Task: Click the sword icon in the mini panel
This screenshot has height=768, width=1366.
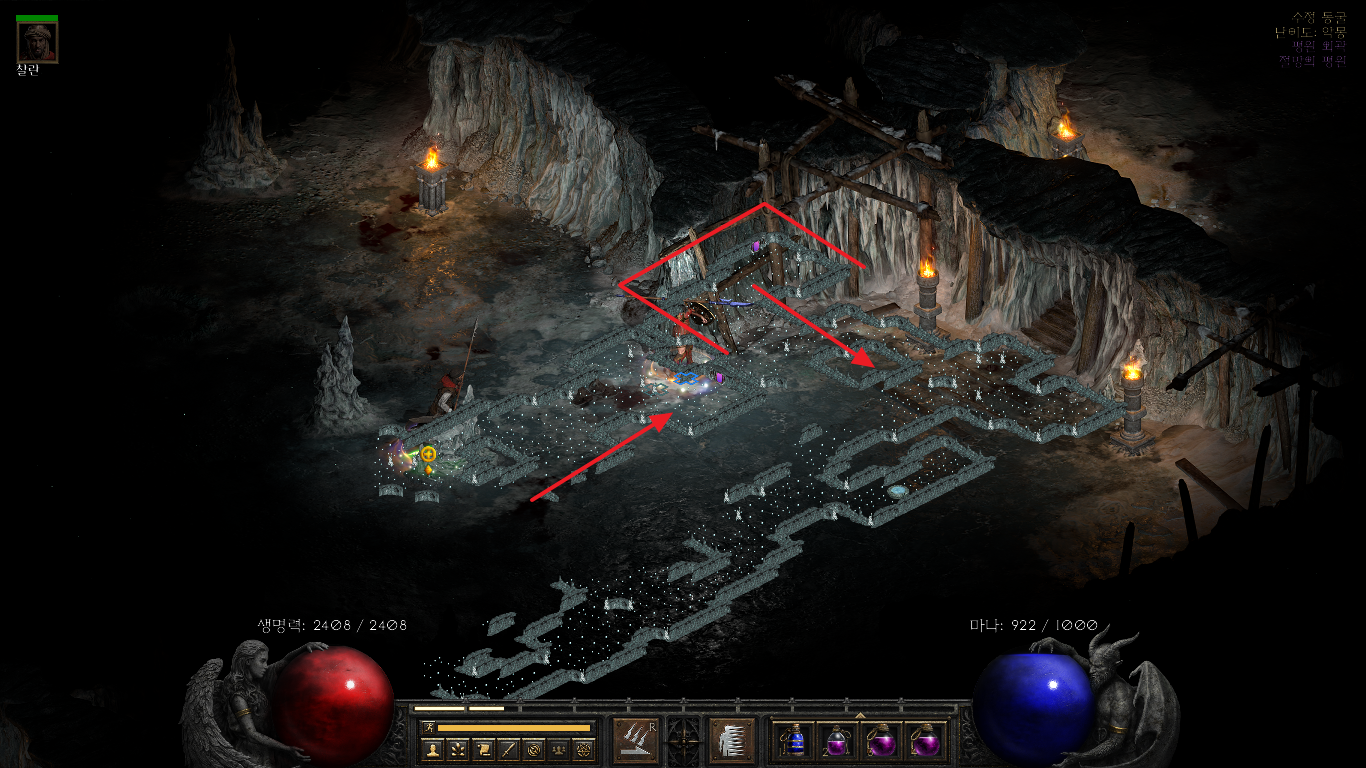Action: (x=508, y=749)
